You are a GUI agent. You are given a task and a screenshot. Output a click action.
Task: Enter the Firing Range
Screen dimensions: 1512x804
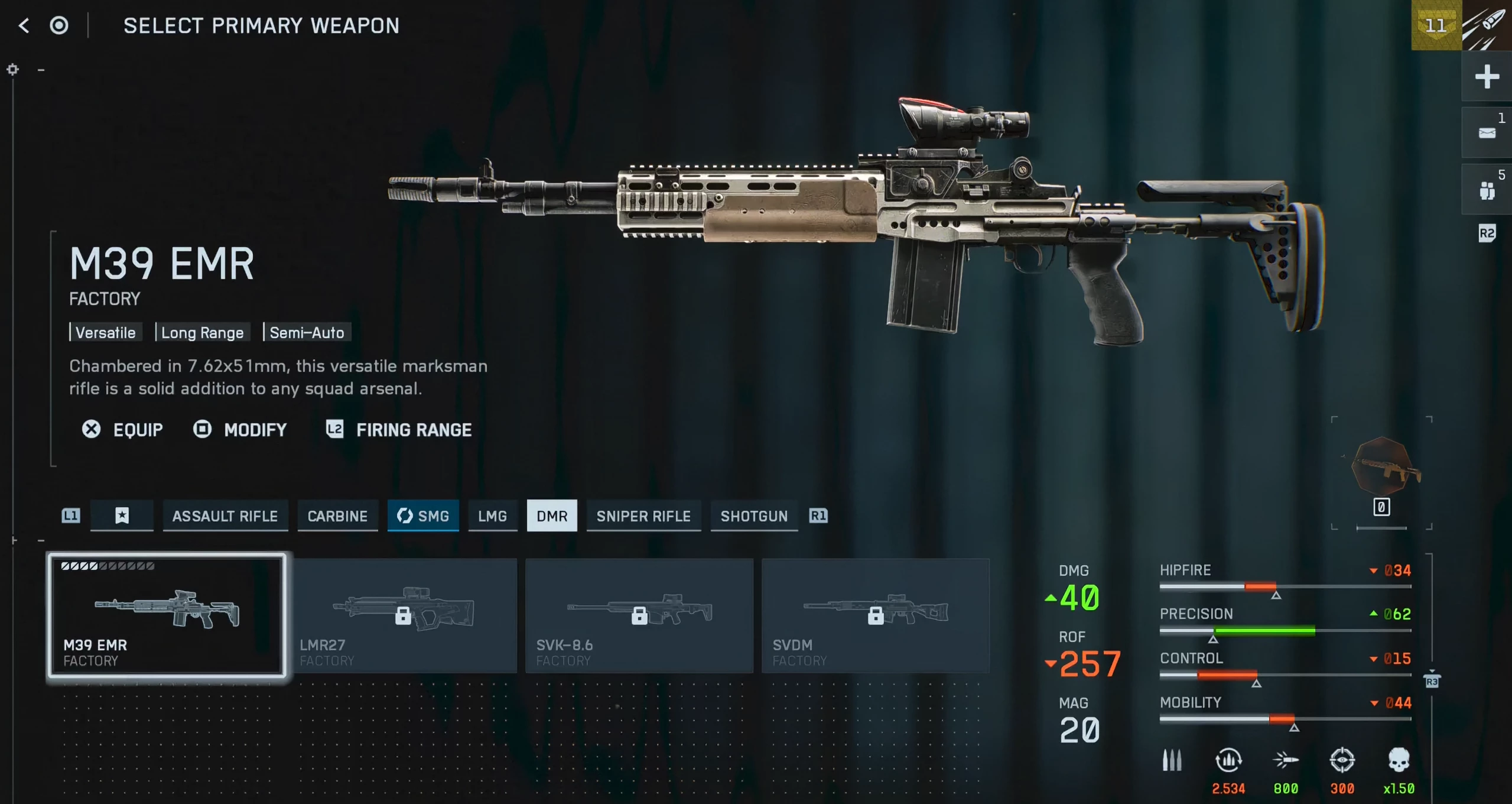point(399,430)
